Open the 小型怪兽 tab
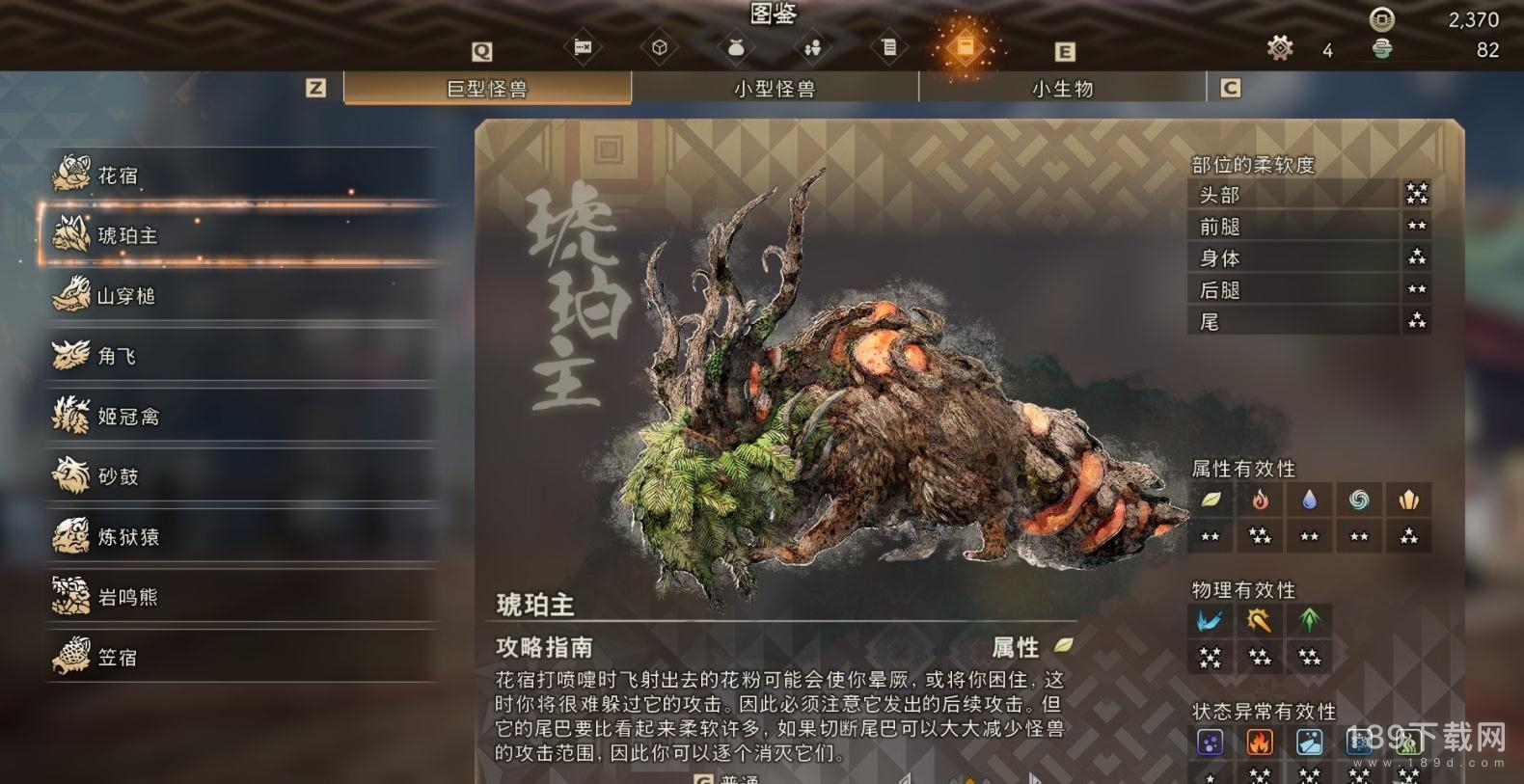Screen dimensions: 1524x784 [x=775, y=89]
